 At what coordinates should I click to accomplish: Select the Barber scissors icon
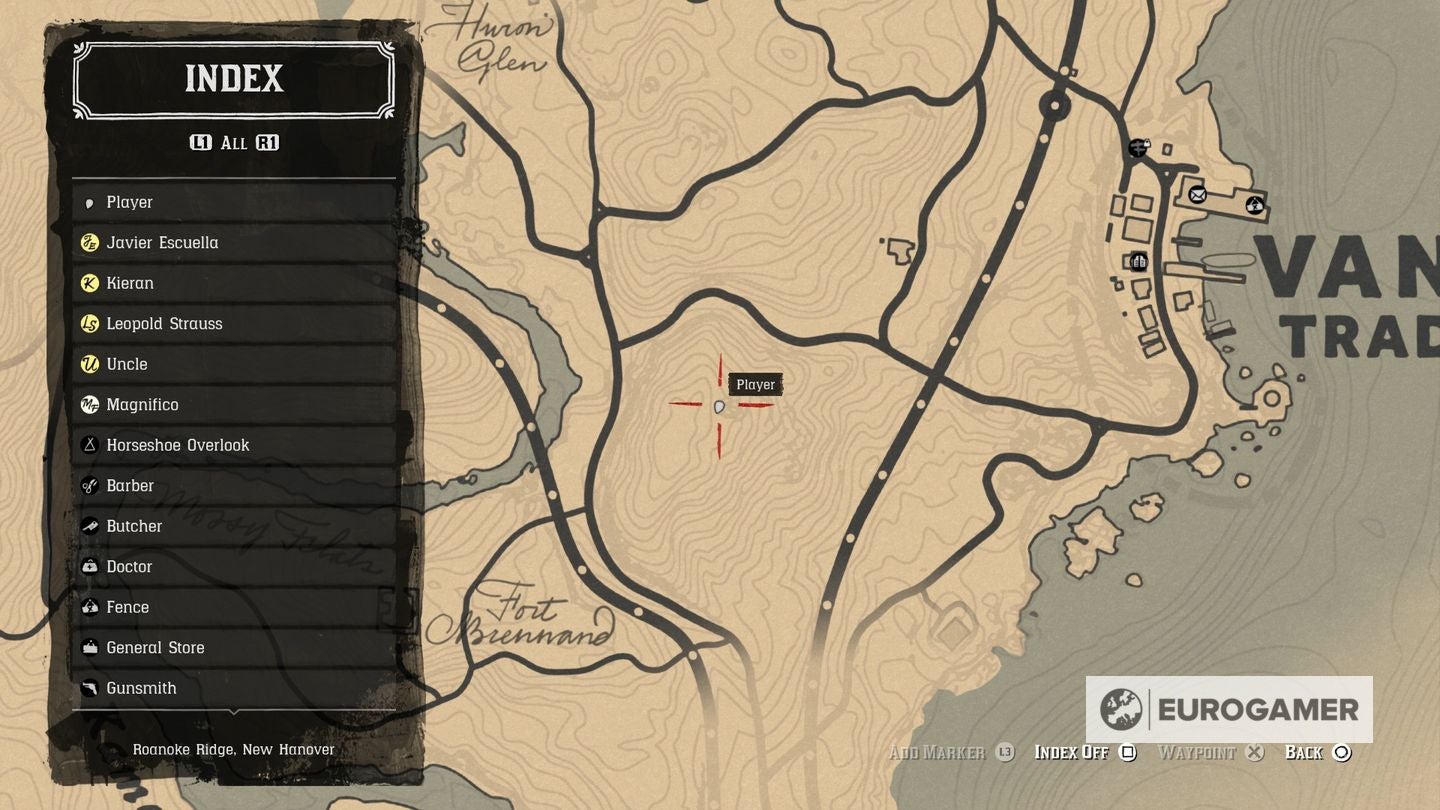(x=90, y=485)
